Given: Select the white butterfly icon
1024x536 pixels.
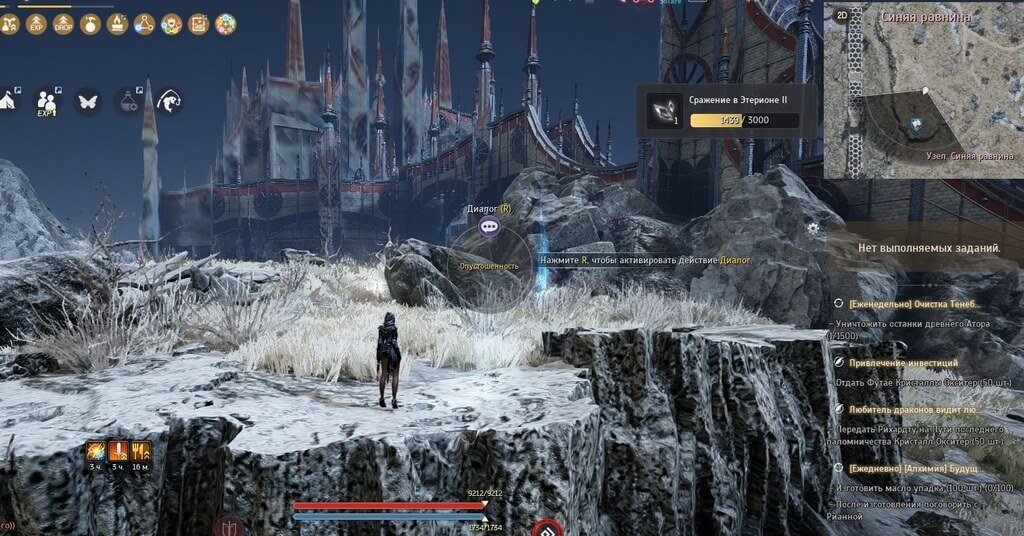Looking at the screenshot, I should [87, 100].
